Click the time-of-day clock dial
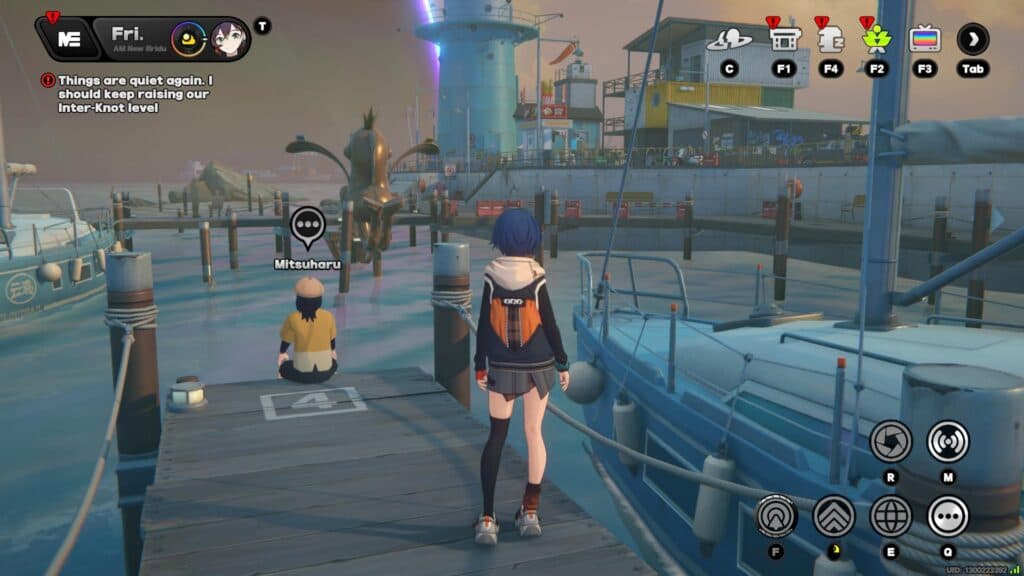This screenshot has width=1024, height=576. point(187,39)
